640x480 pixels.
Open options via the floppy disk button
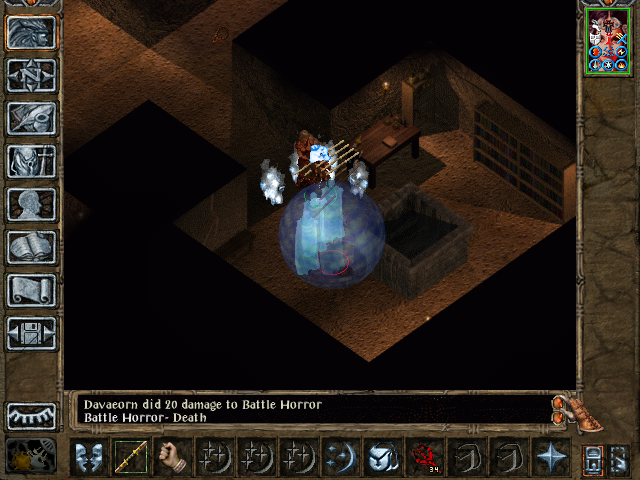tap(31, 333)
